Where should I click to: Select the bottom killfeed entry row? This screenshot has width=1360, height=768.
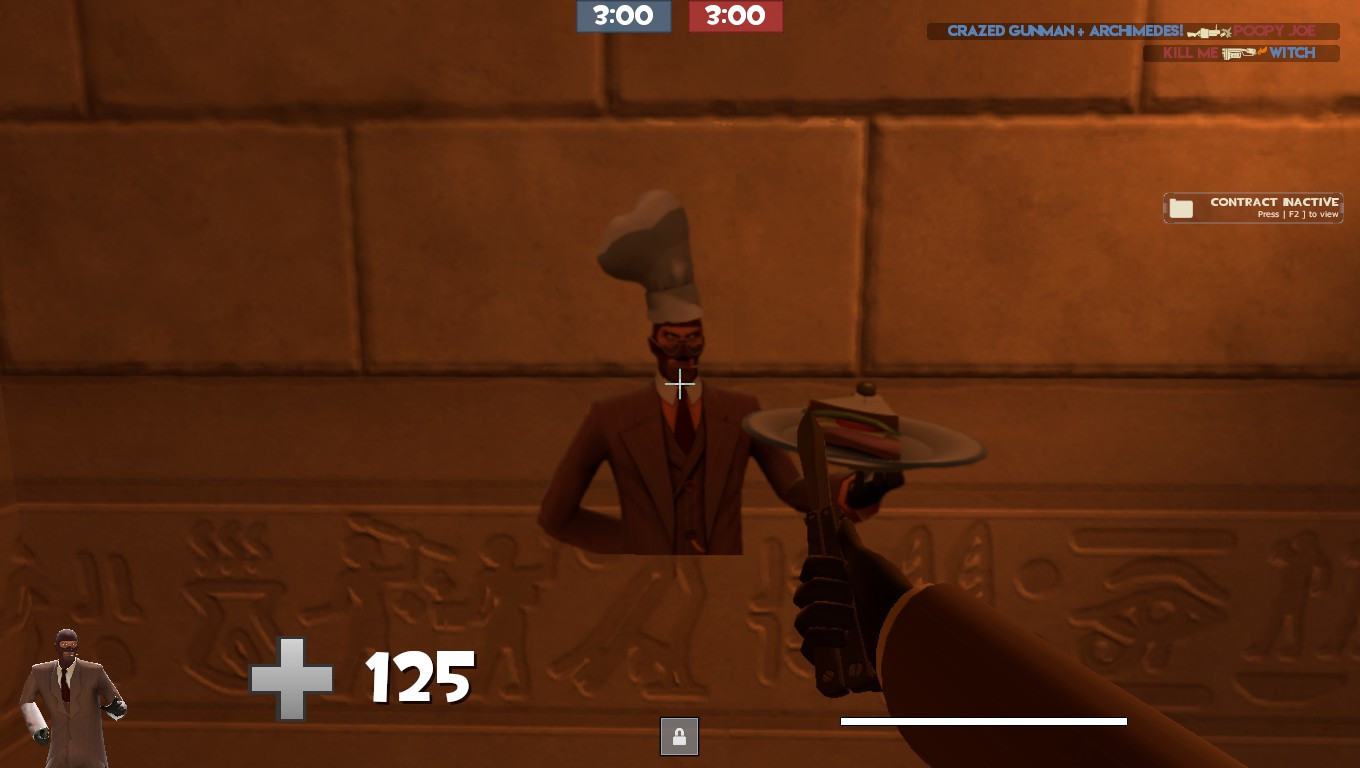pos(1240,52)
